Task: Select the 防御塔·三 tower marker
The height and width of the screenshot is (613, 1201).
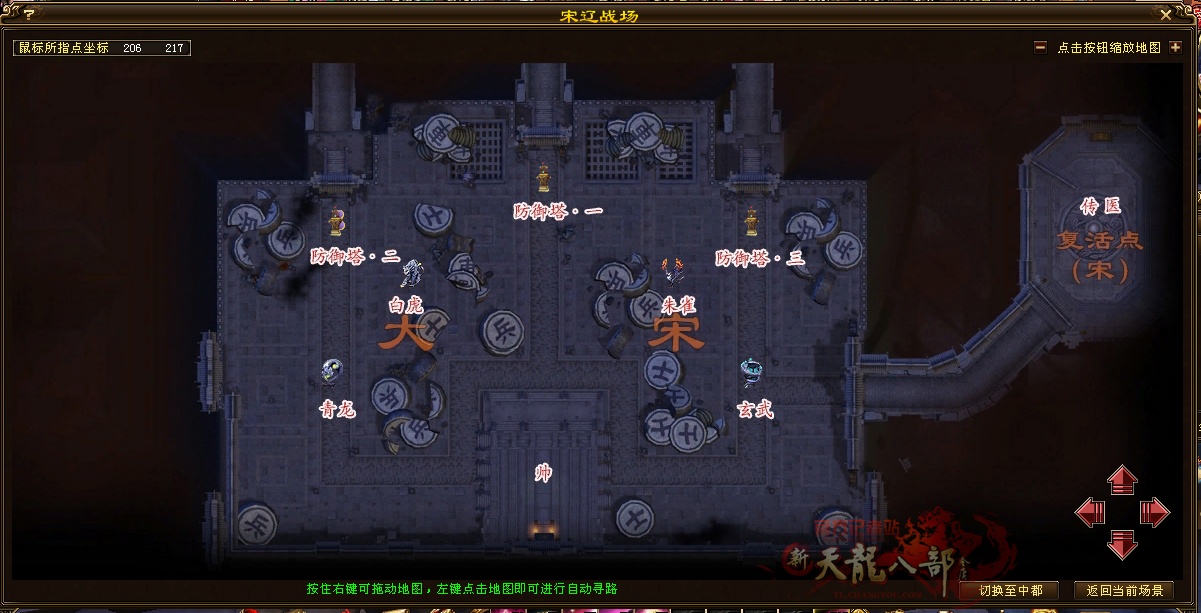Action: pyautogui.click(x=751, y=222)
